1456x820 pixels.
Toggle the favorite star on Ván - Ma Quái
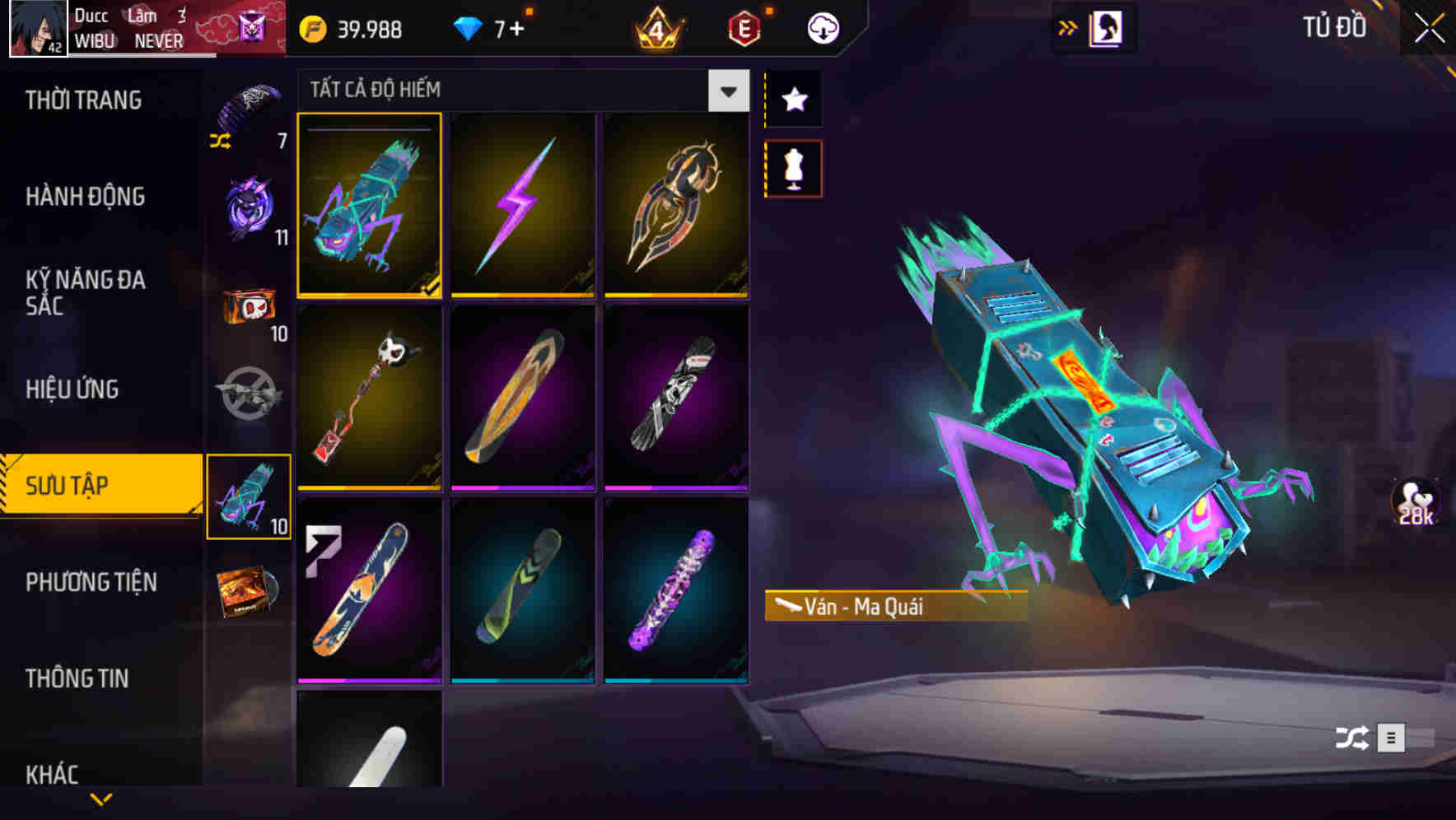[x=793, y=100]
